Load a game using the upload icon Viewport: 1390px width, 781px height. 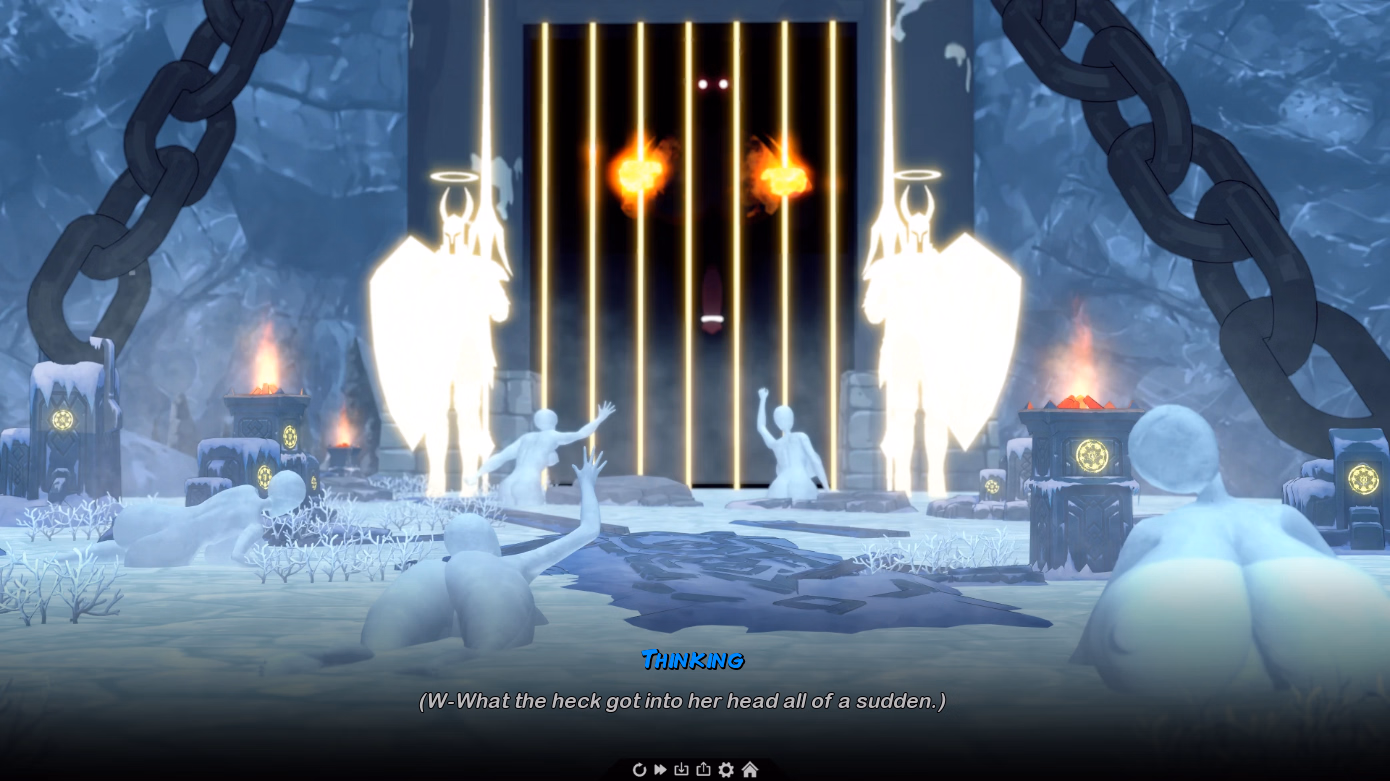[703, 769]
